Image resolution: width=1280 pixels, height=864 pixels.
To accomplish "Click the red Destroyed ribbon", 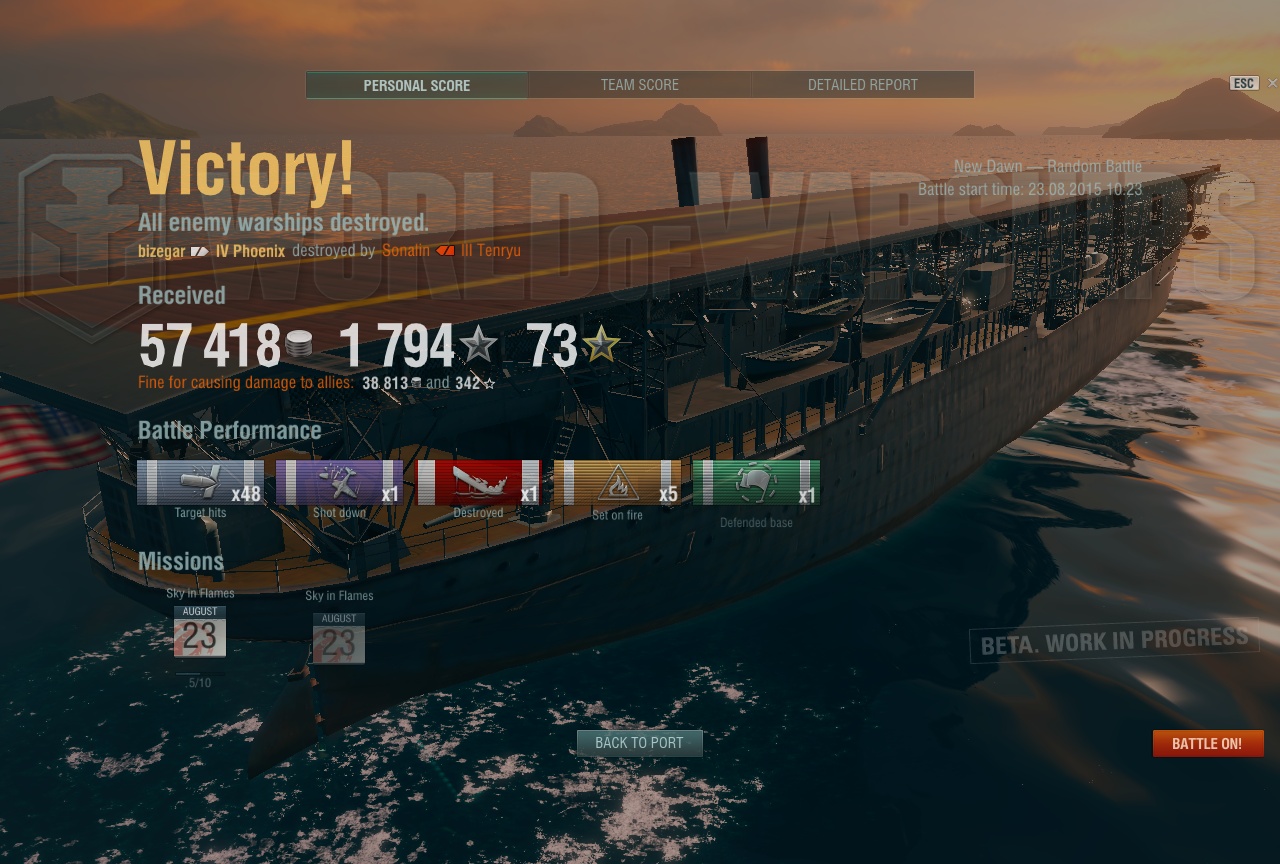I will click(x=478, y=482).
